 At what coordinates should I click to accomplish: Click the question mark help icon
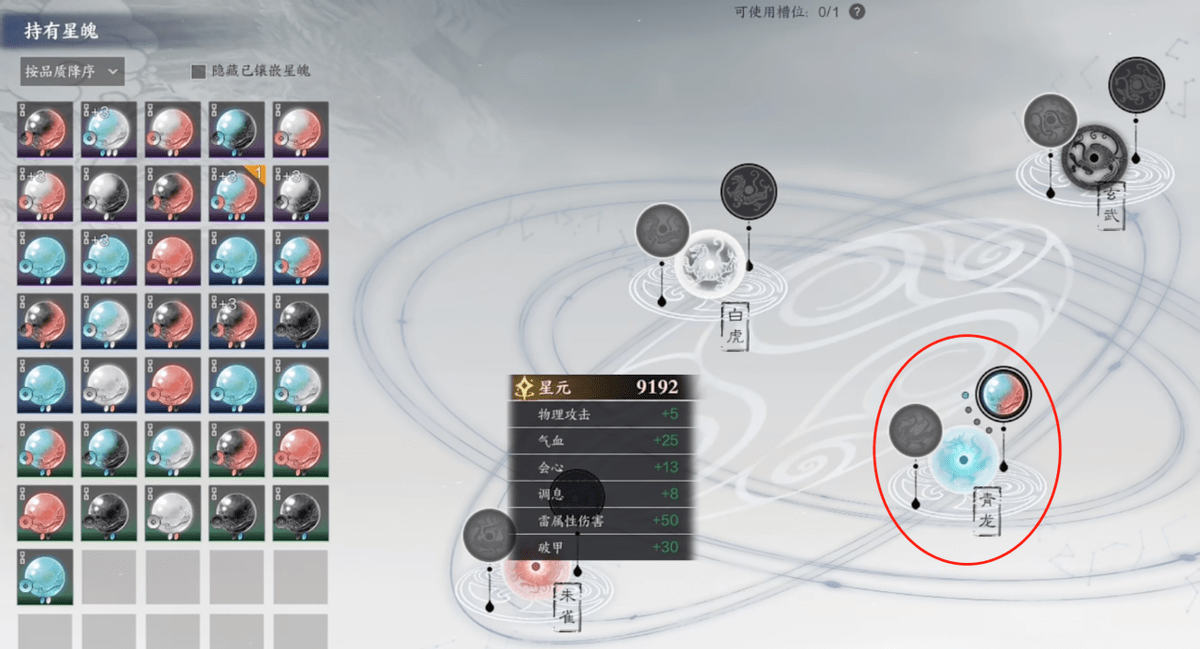pos(857,12)
